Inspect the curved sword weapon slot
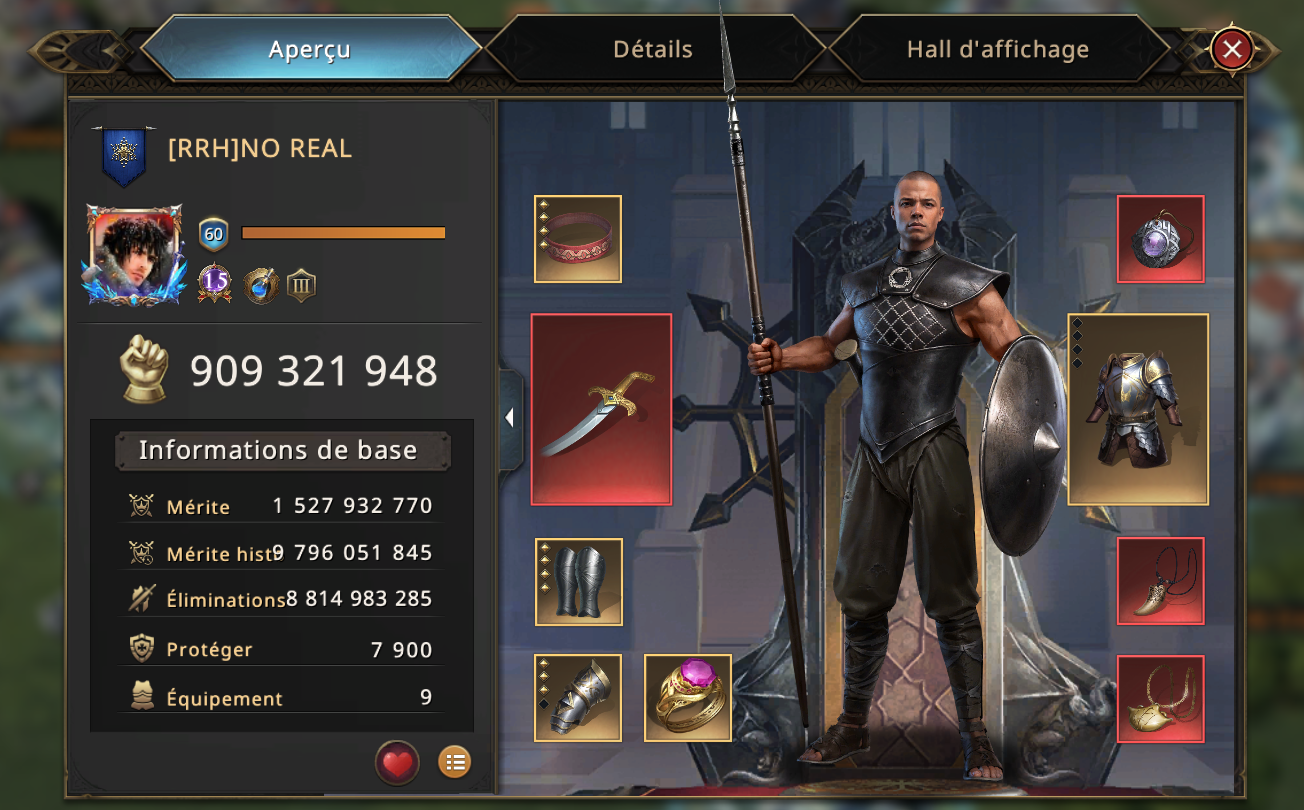The image size is (1304, 810). pos(601,409)
